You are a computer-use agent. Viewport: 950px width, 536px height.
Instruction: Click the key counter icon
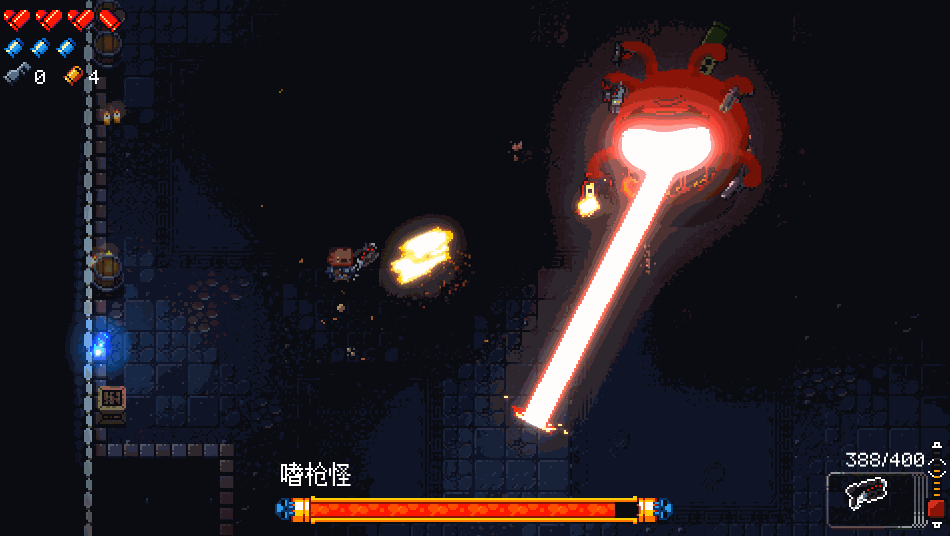point(17,76)
